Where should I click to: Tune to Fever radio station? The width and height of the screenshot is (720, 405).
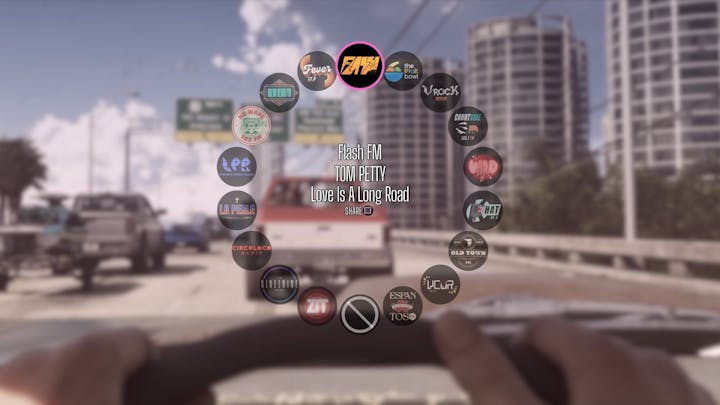pos(317,71)
